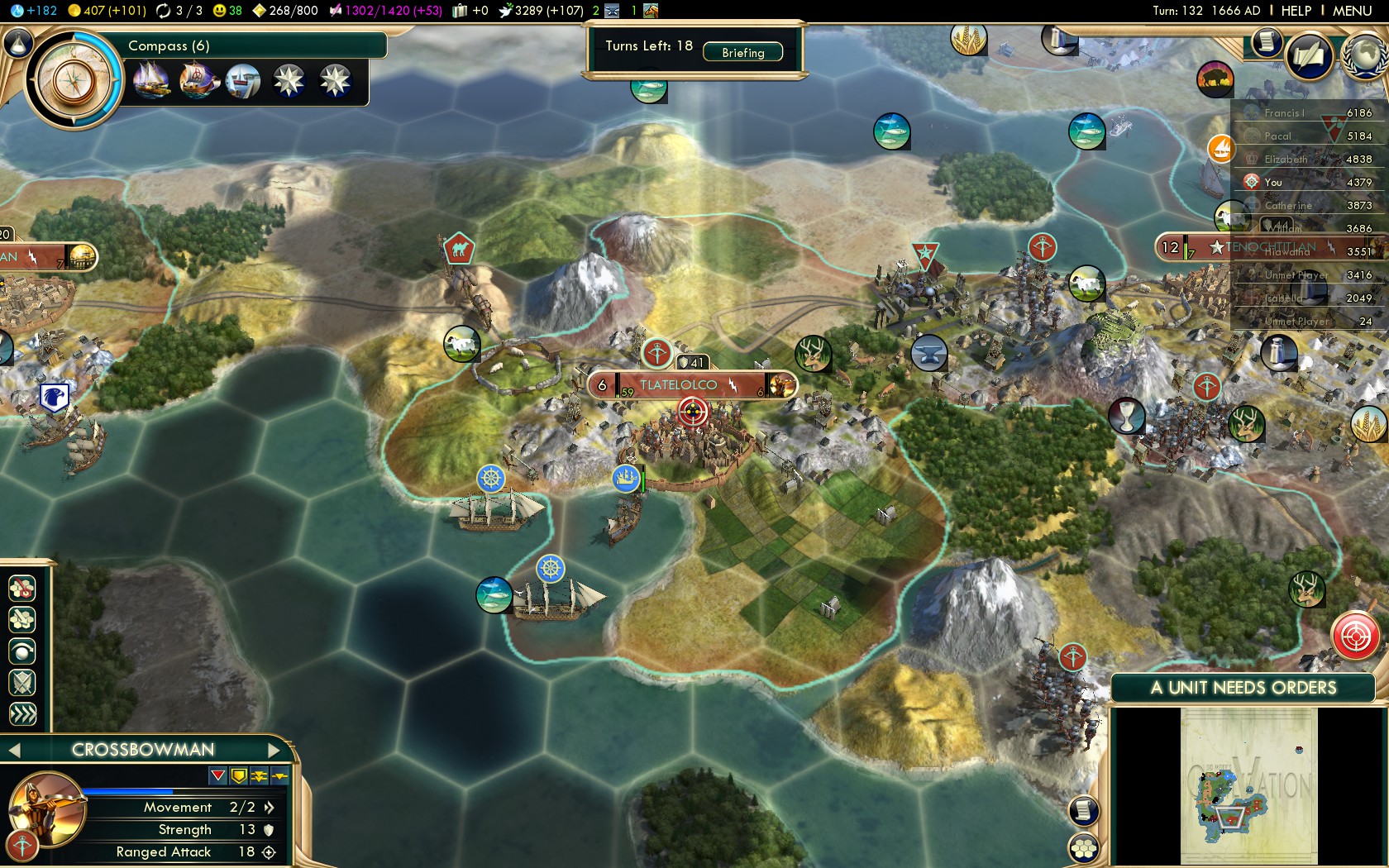Click the Crossbowman unit portrait
Viewport: 1389px width, 868px height.
(x=47, y=808)
